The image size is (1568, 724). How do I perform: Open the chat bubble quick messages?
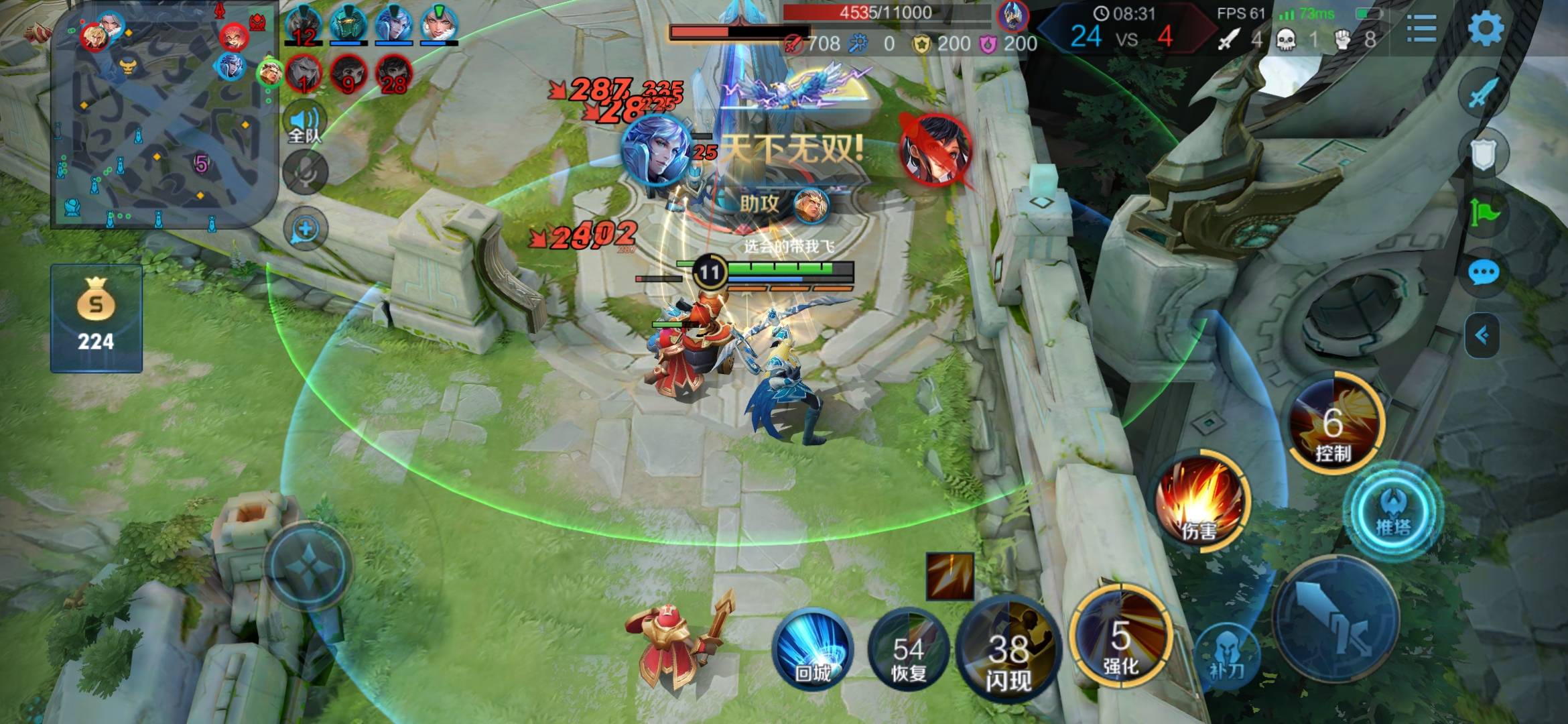tap(1483, 273)
